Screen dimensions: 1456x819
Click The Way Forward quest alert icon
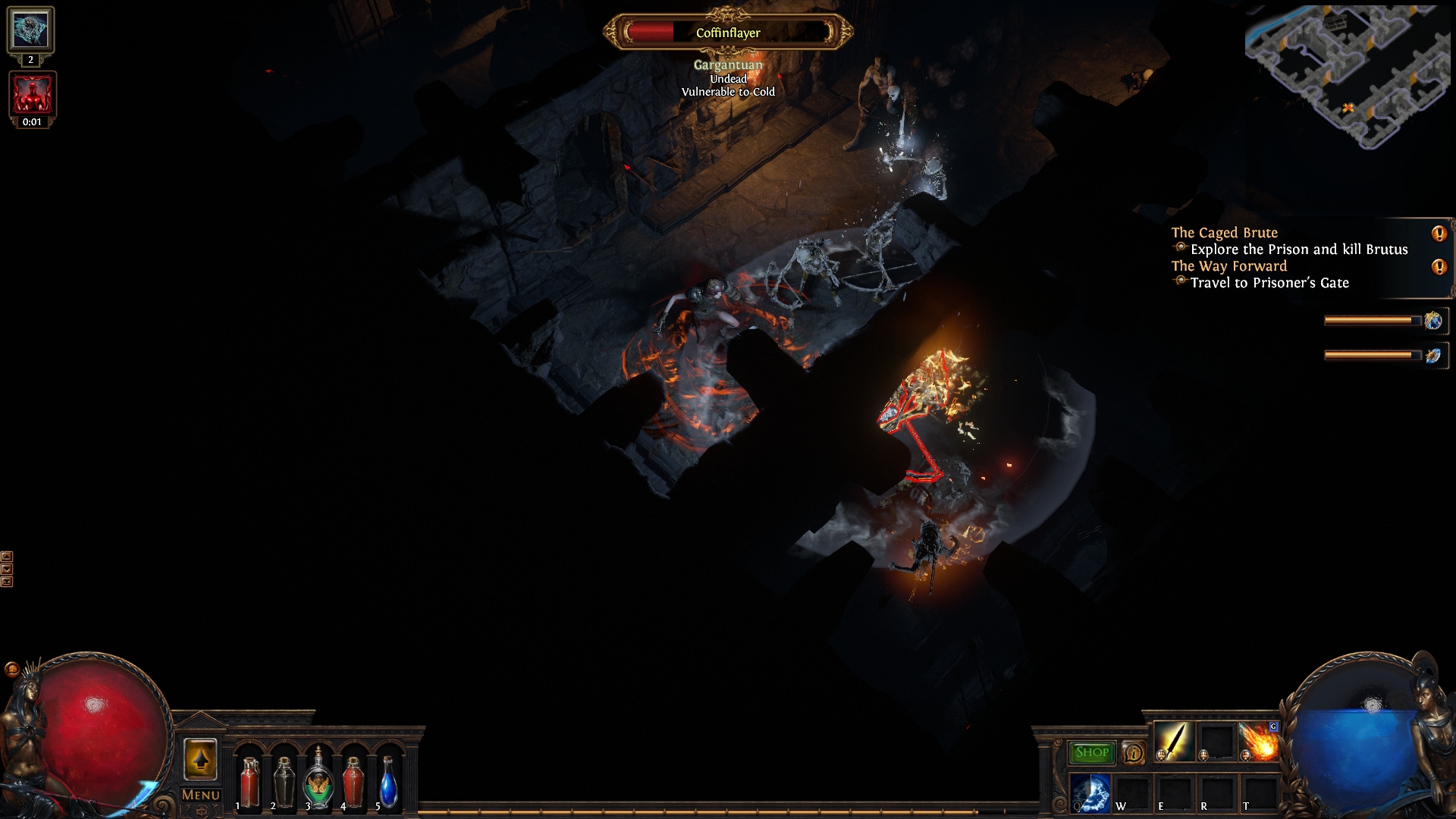tap(1439, 267)
